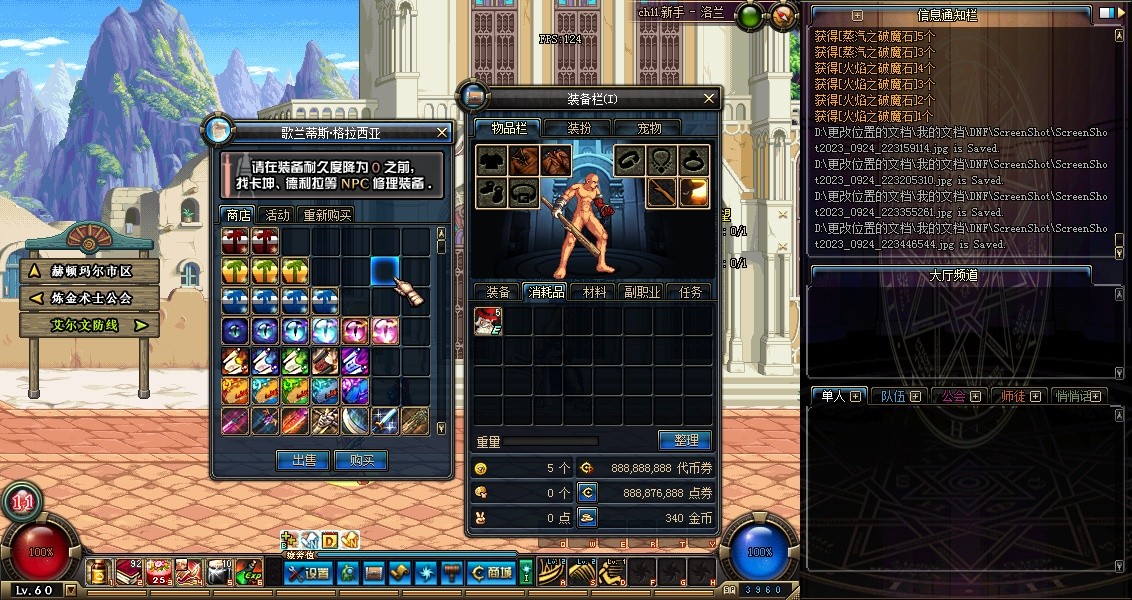Open the 任务 quest items tab
The height and width of the screenshot is (600, 1132).
point(690,292)
